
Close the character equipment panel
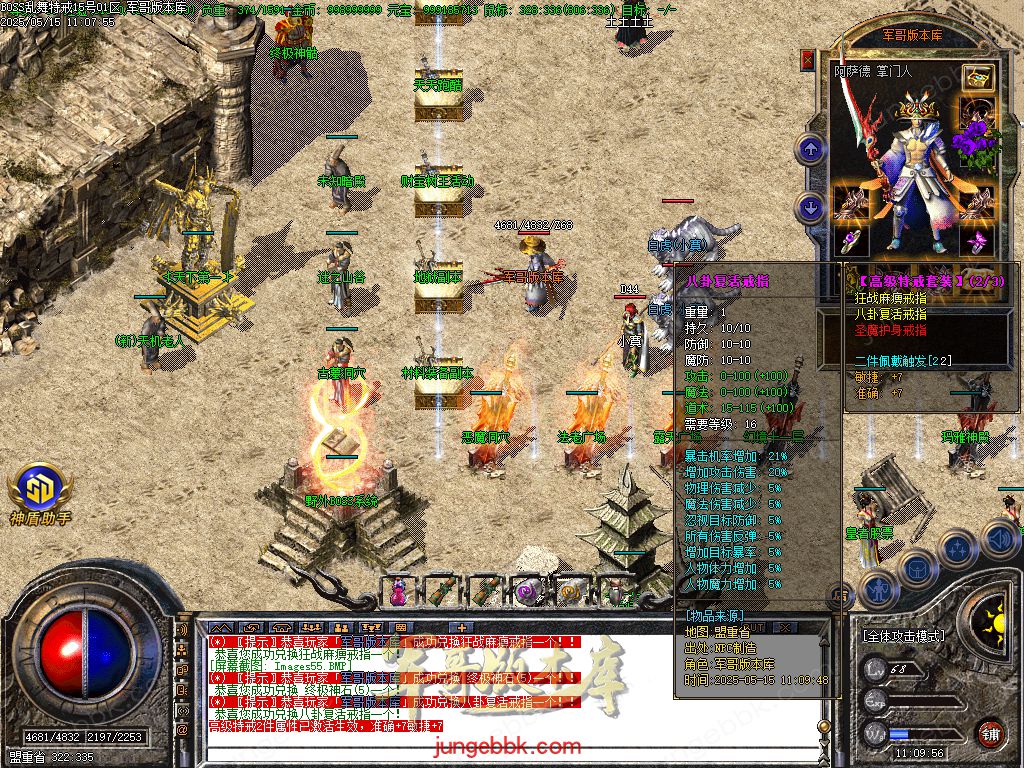[x=808, y=60]
